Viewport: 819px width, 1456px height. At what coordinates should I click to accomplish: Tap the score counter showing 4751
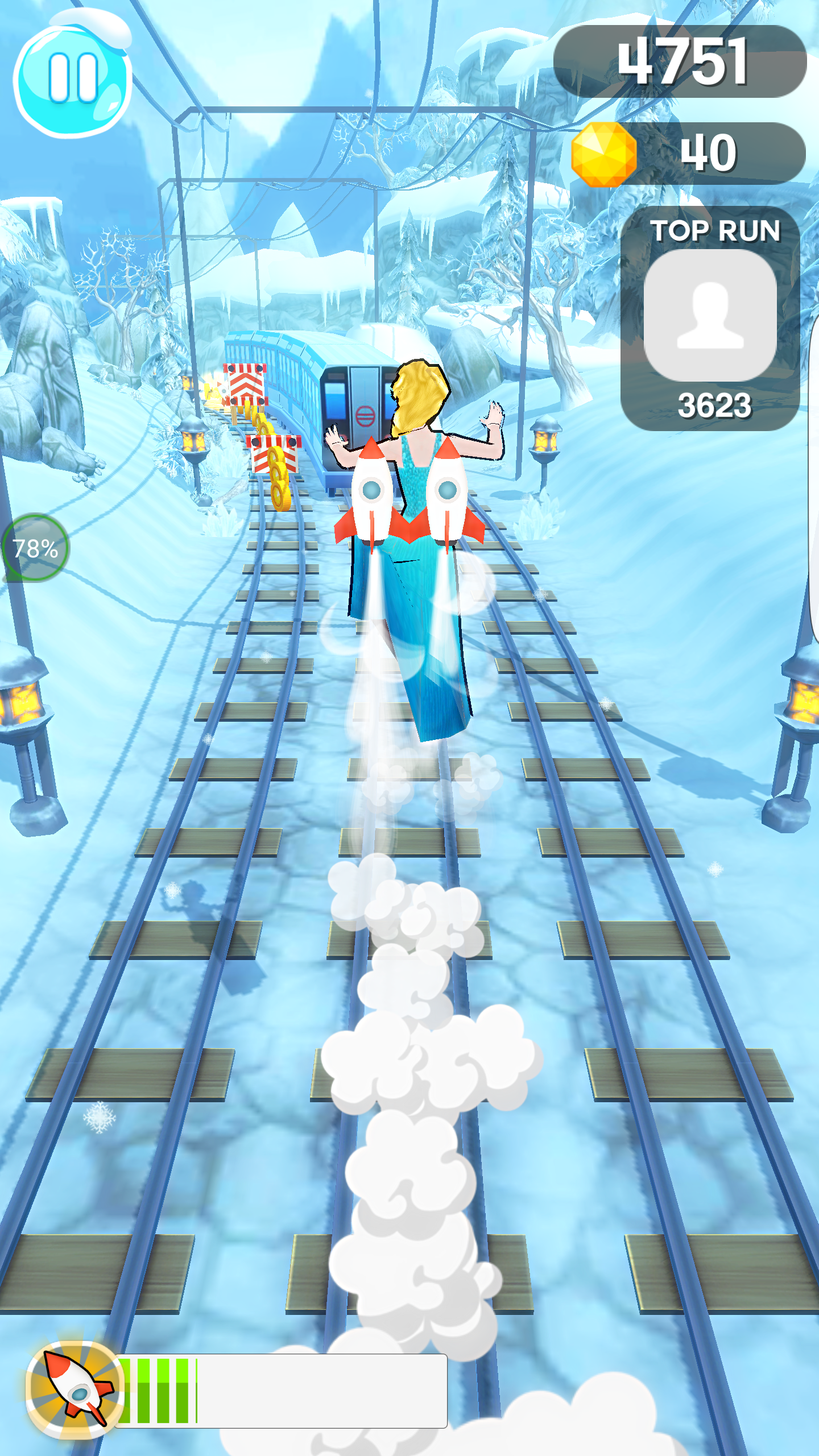[x=682, y=63]
